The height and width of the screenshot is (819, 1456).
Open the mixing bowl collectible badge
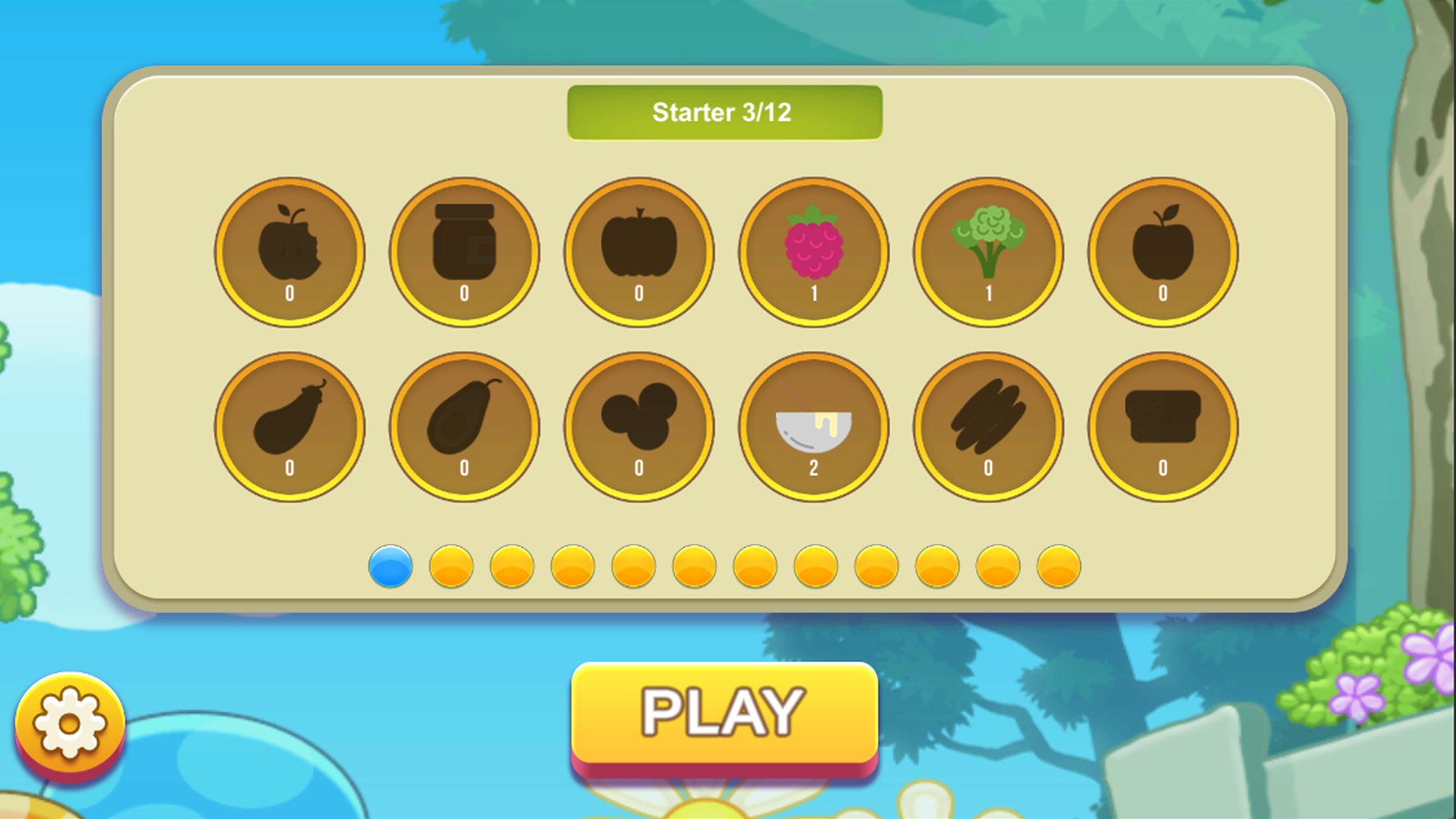click(814, 426)
